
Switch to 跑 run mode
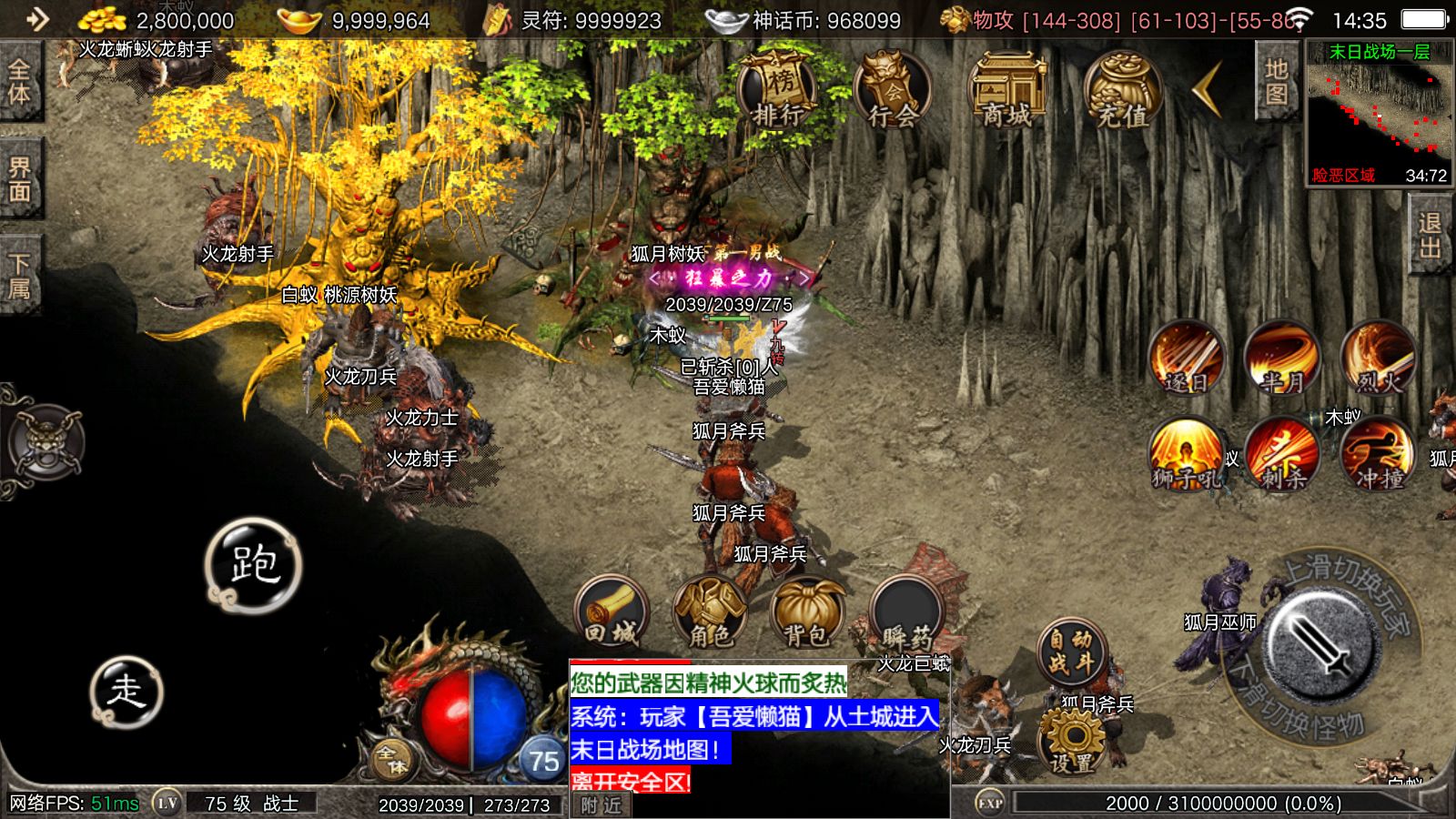point(254,565)
